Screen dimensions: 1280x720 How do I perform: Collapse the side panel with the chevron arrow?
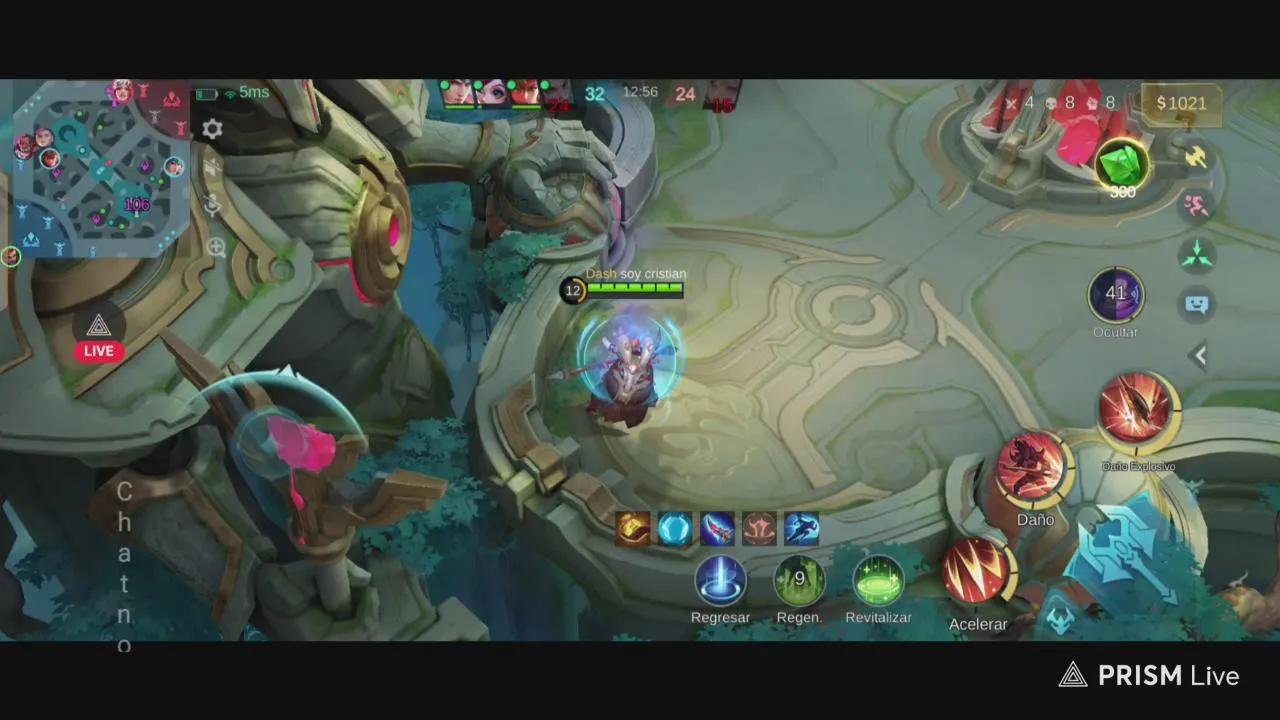tap(1199, 355)
